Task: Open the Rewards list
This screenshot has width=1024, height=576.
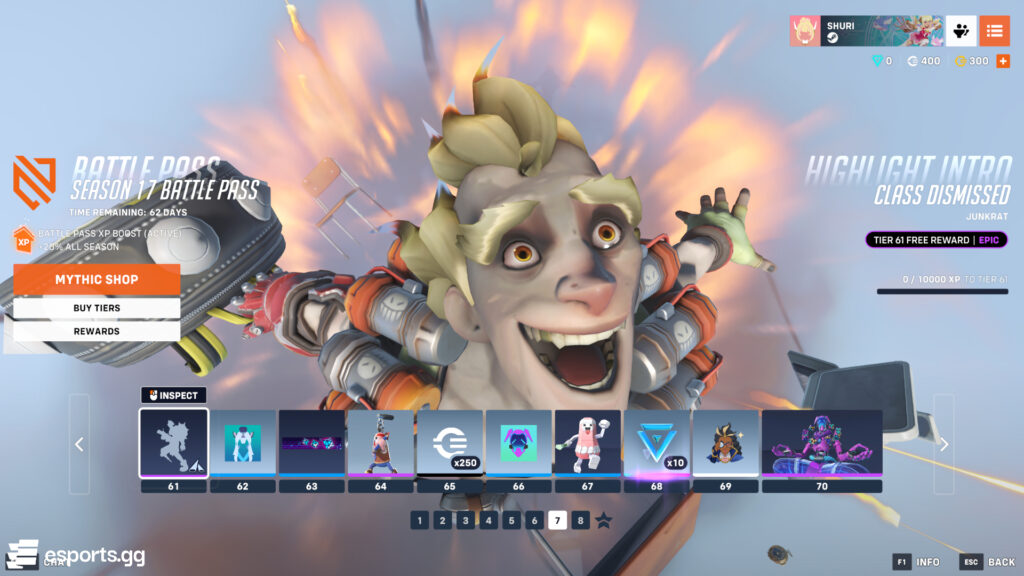Action: (97, 331)
